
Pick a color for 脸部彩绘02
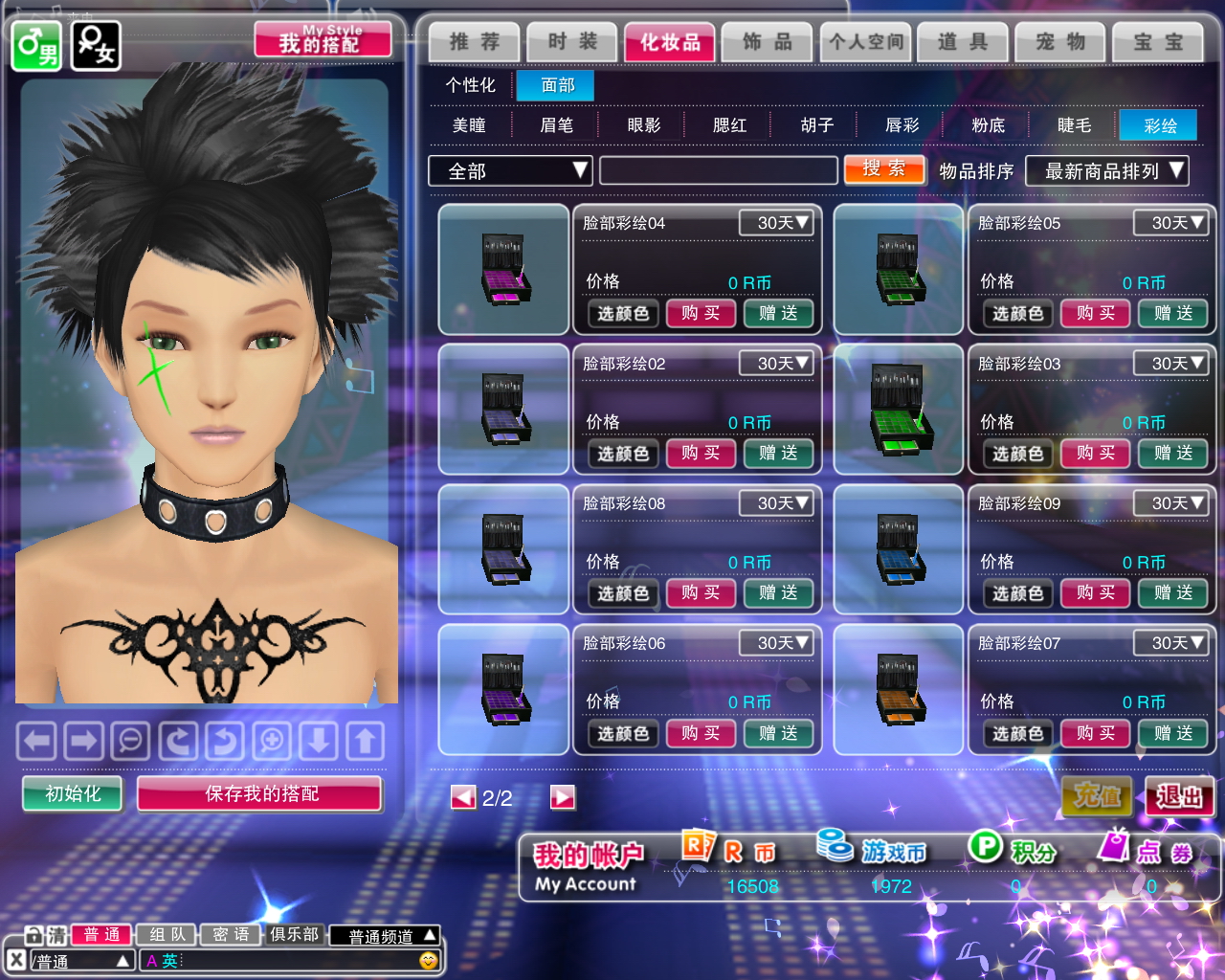pos(623,454)
